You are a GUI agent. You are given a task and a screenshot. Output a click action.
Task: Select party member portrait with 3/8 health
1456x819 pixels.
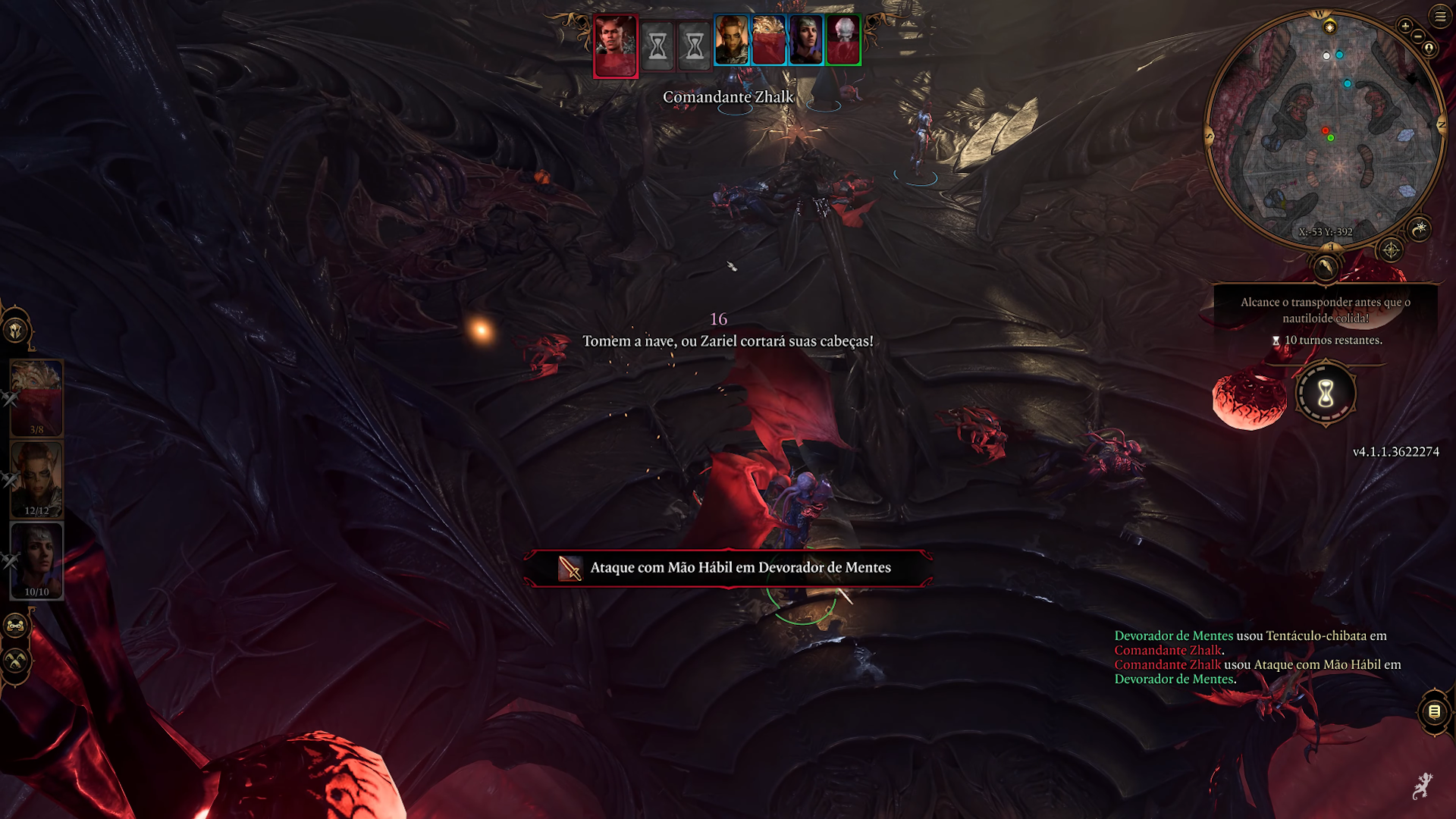[x=36, y=398]
